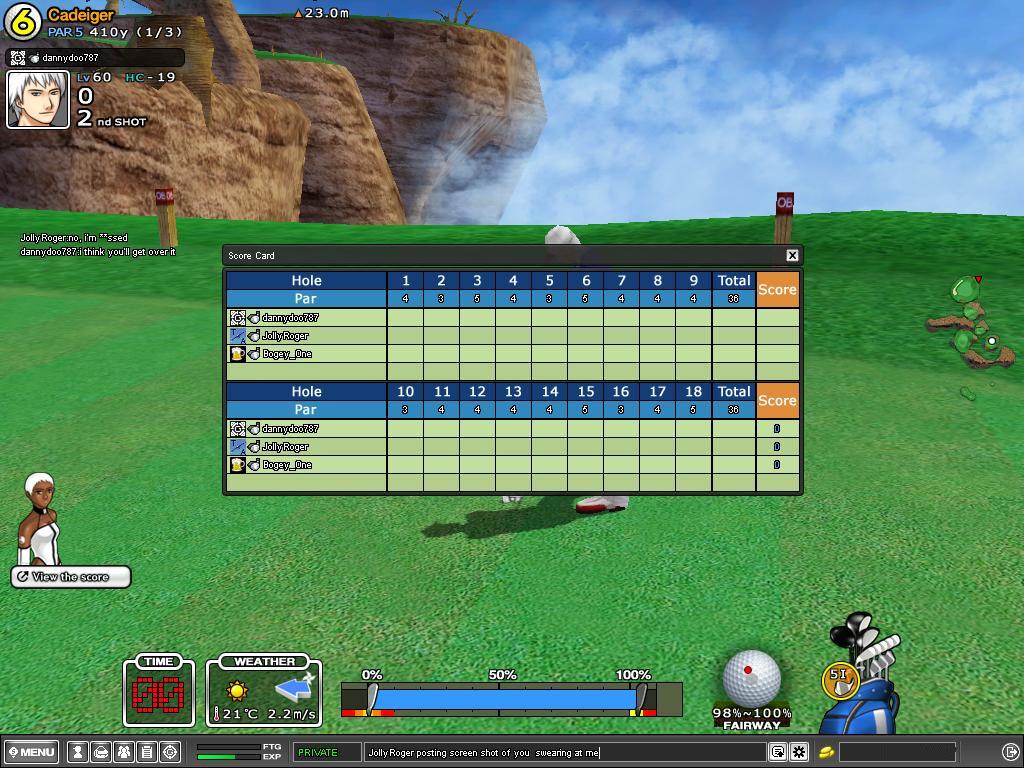Toggle the PRIVATE chat mode selector
The image size is (1024, 768).
327,752
